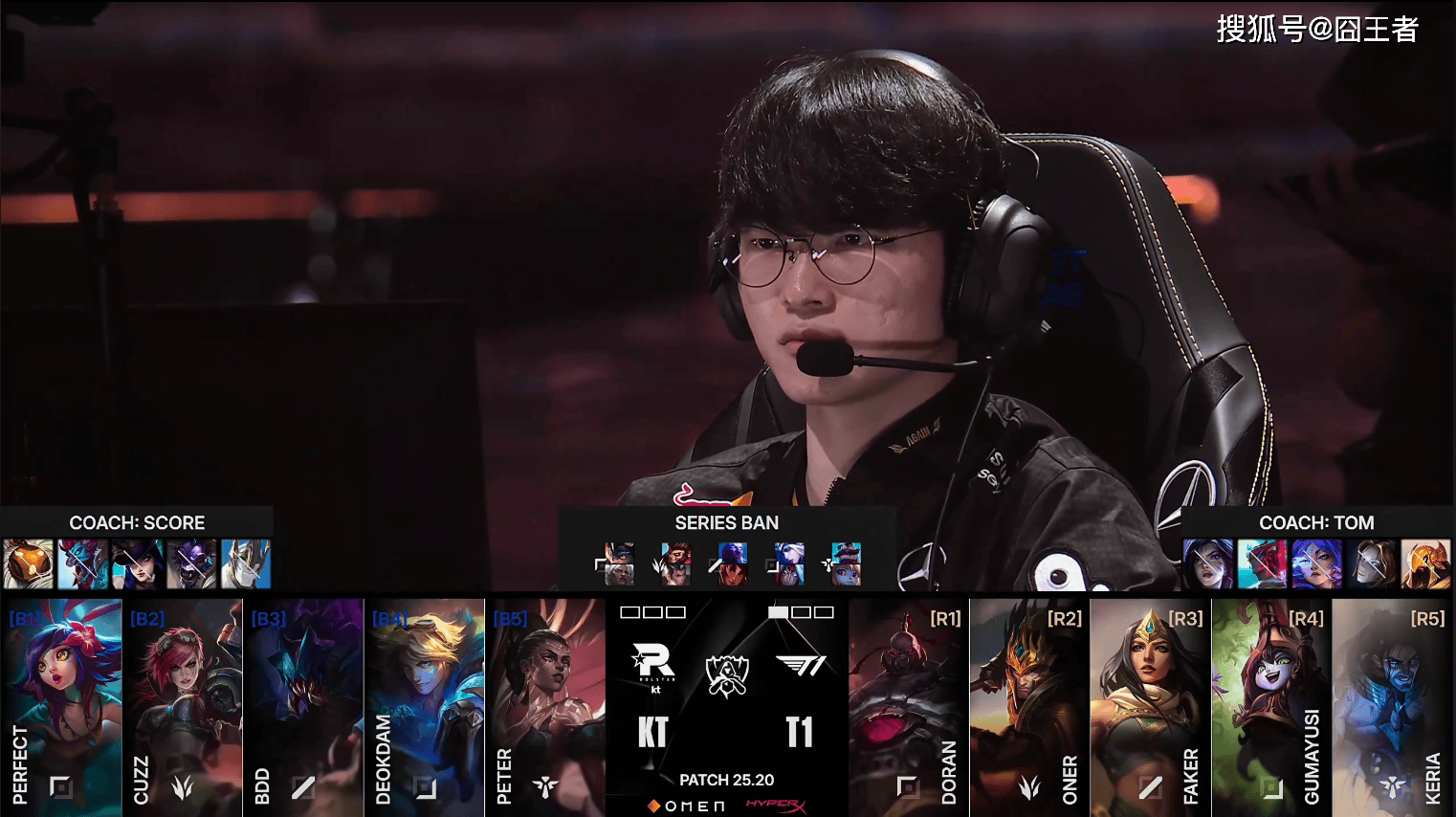Click the Worlds trophy emblem between teams

[x=727, y=674]
